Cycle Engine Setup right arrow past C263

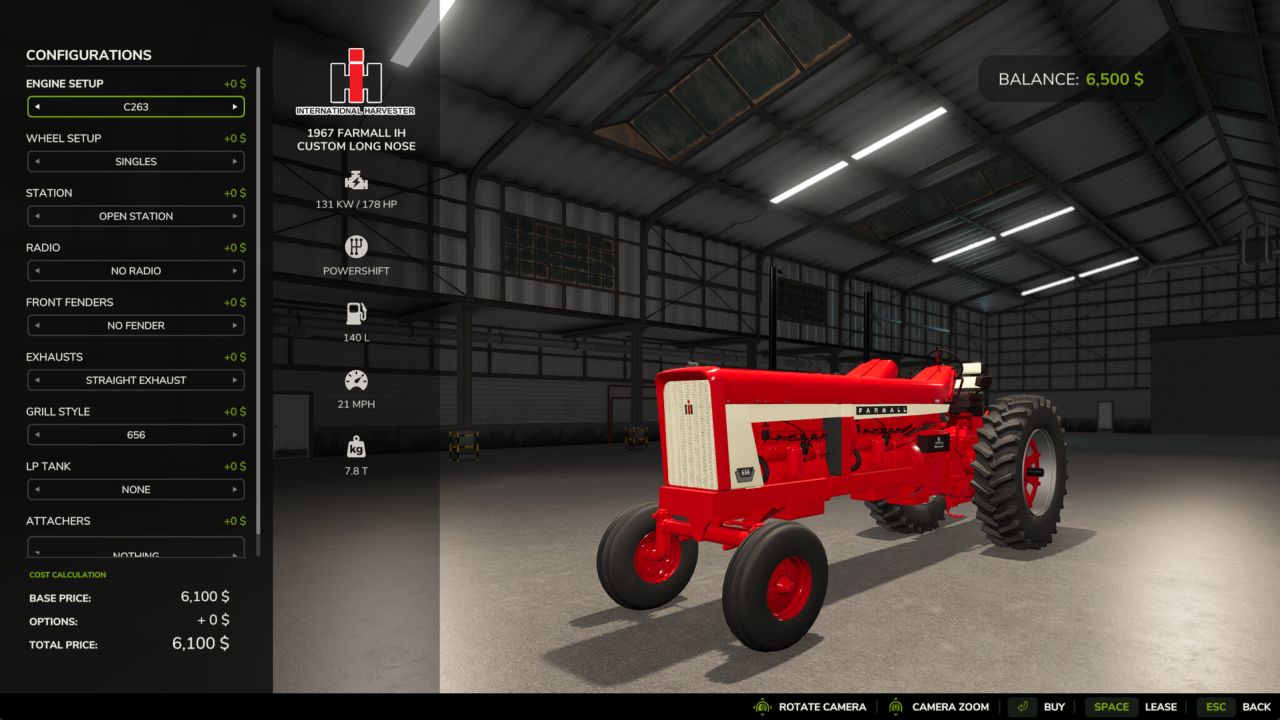pos(238,106)
